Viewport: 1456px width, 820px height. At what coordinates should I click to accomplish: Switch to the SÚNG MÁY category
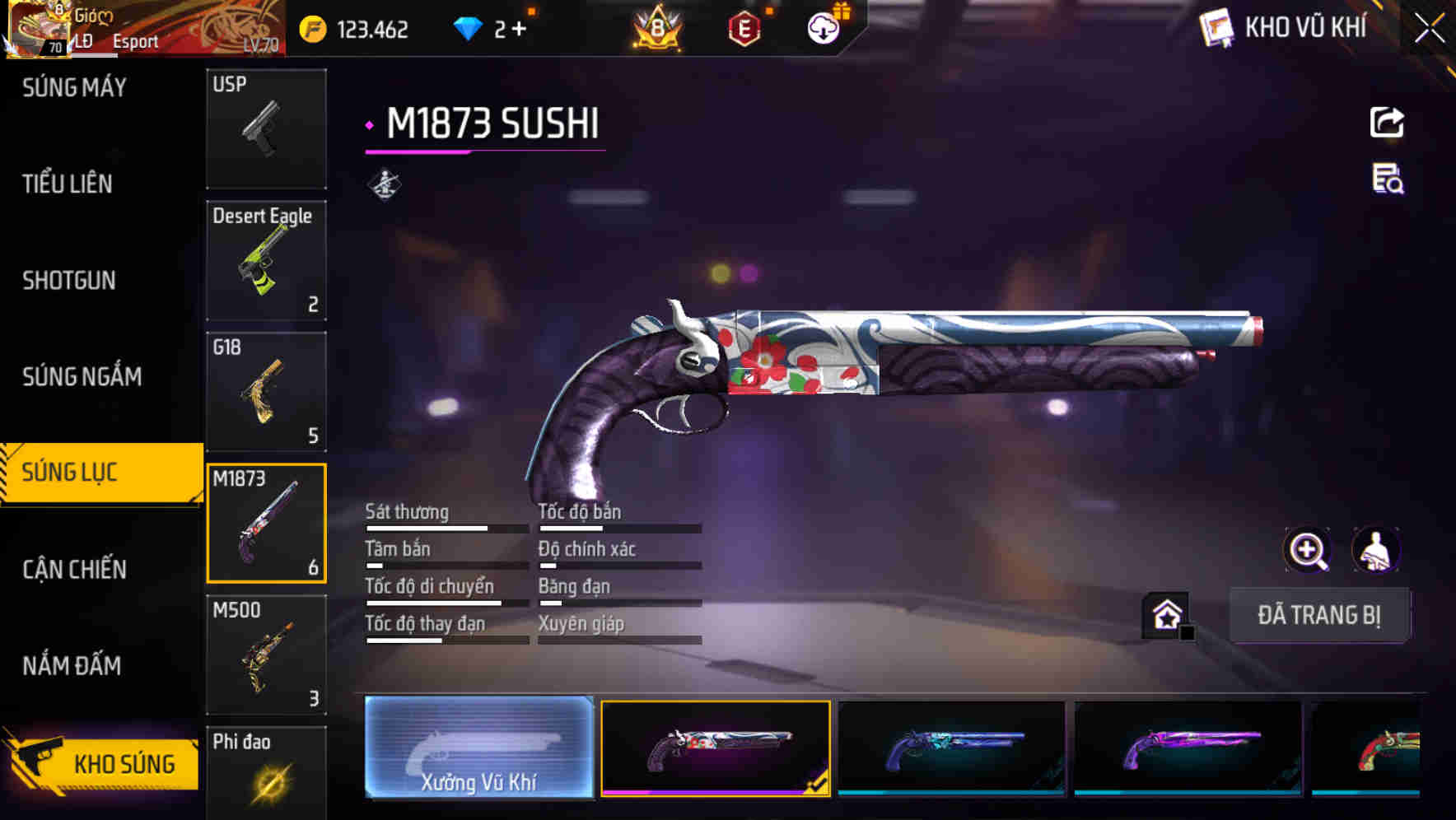coord(74,87)
